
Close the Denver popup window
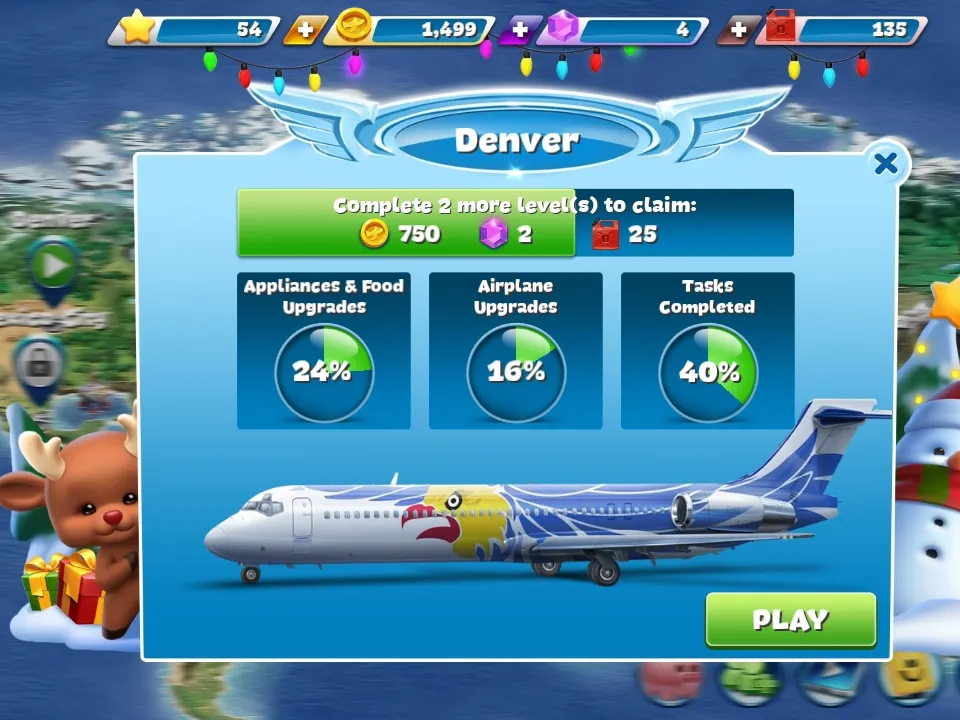pyautogui.click(x=886, y=164)
